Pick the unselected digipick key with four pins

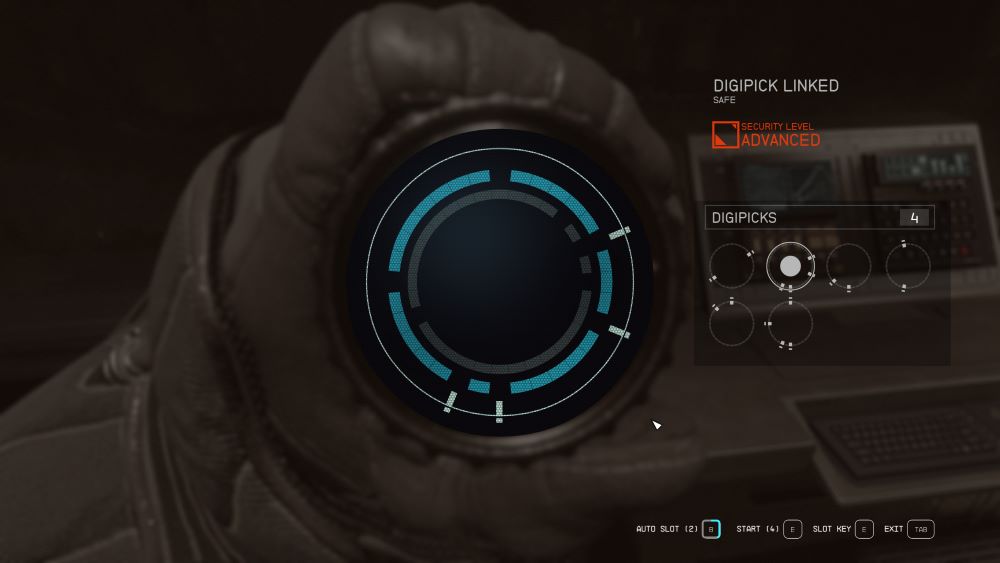[x=790, y=325]
